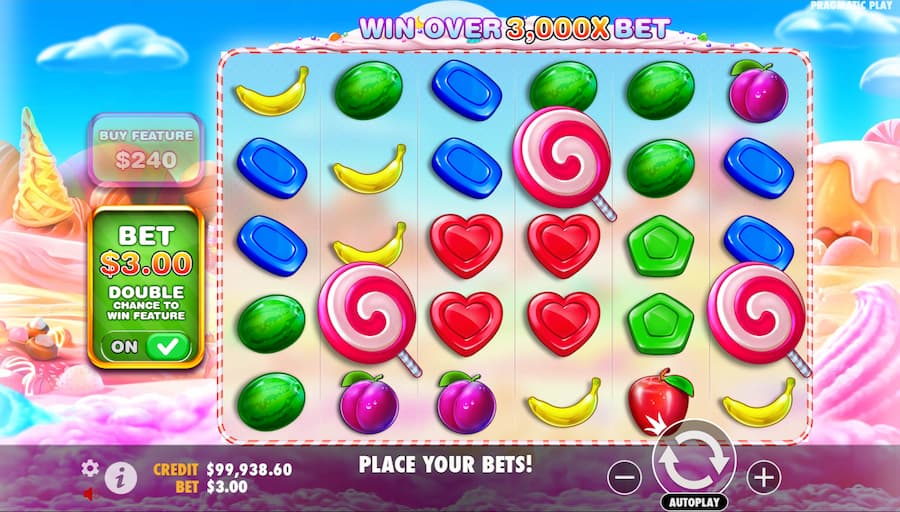Toggle the double chance ON switch
The image size is (900, 512).
click(145, 346)
